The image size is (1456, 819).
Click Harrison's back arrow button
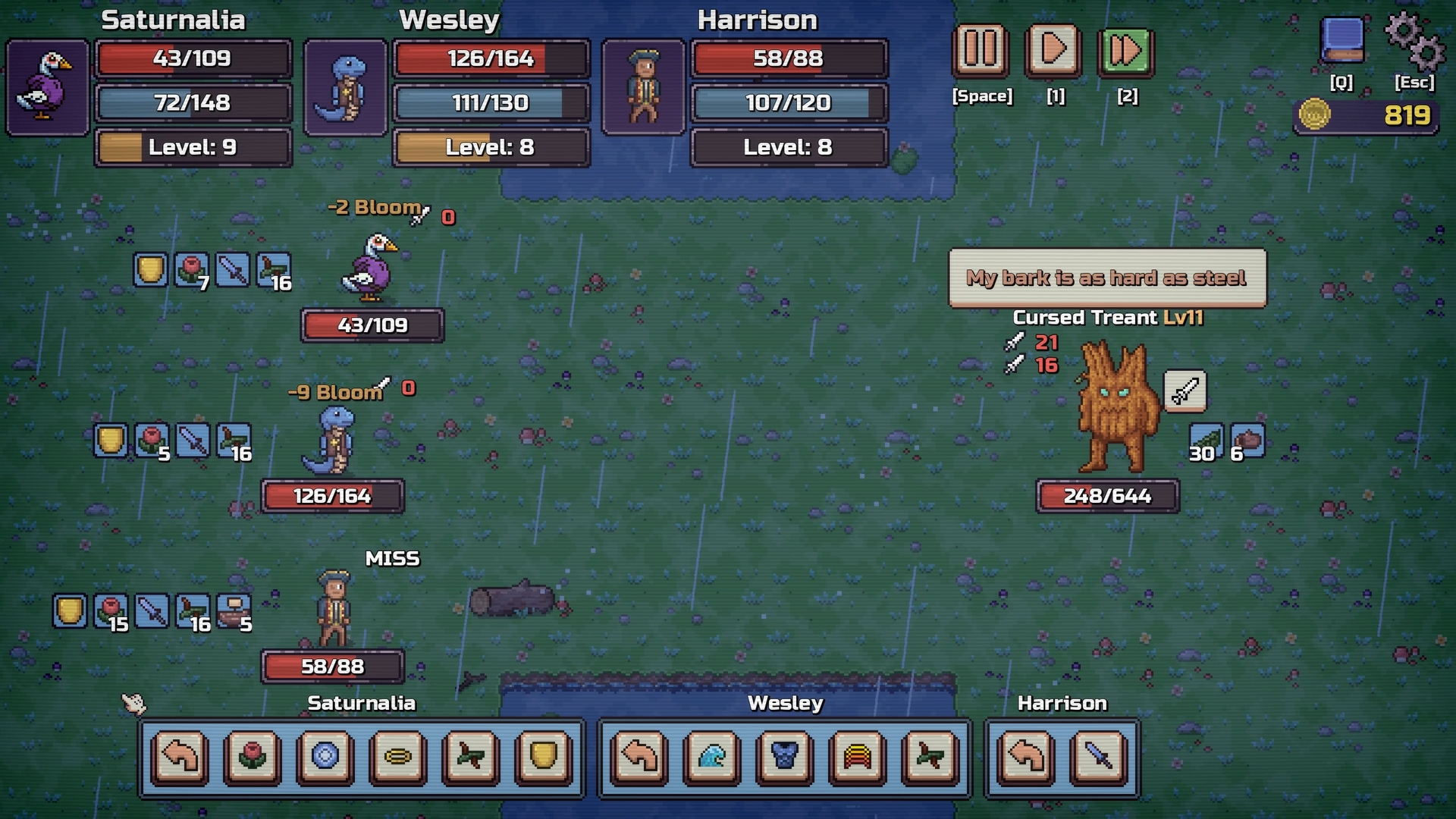[1026, 756]
